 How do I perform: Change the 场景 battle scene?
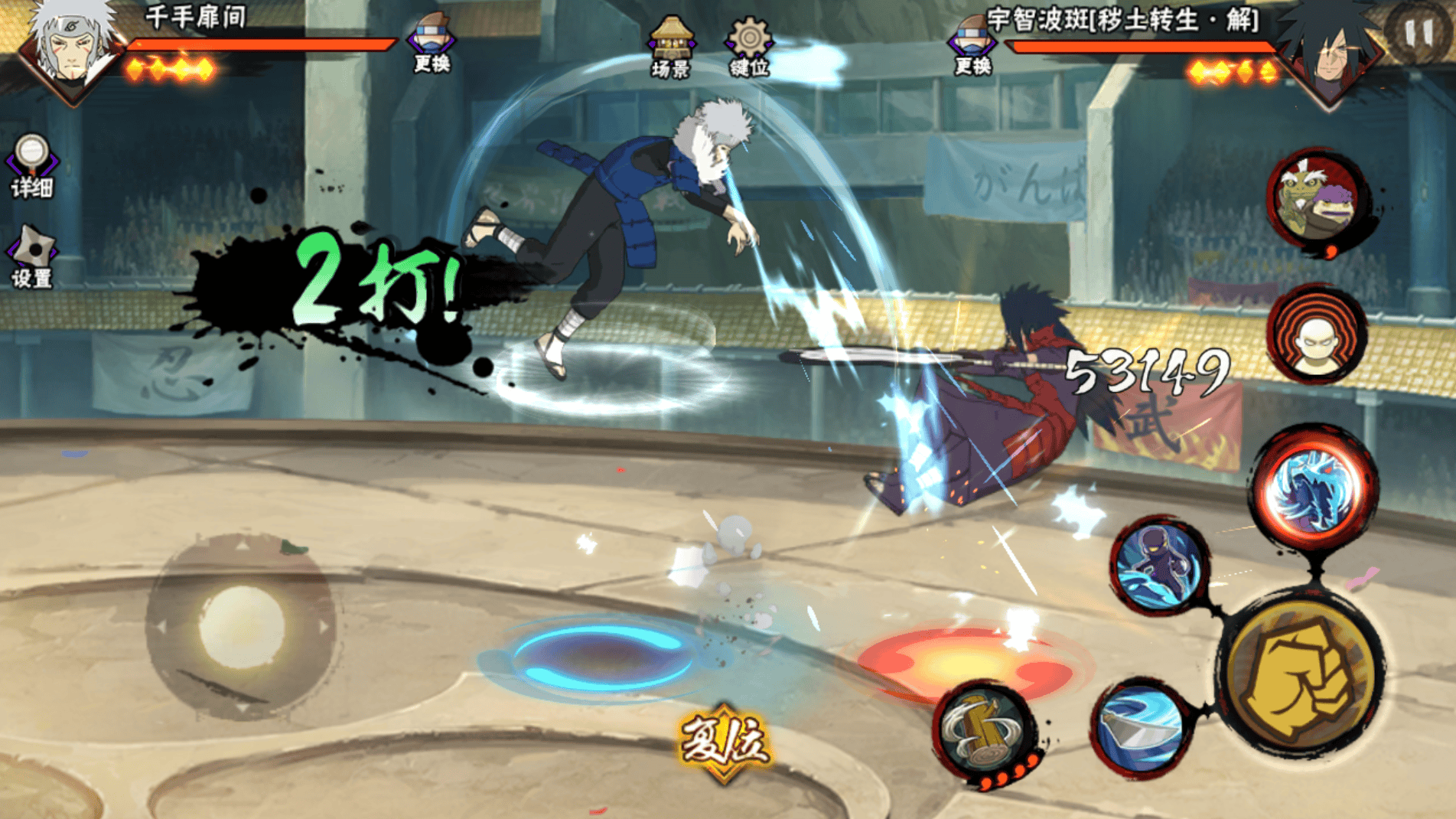coord(670,46)
